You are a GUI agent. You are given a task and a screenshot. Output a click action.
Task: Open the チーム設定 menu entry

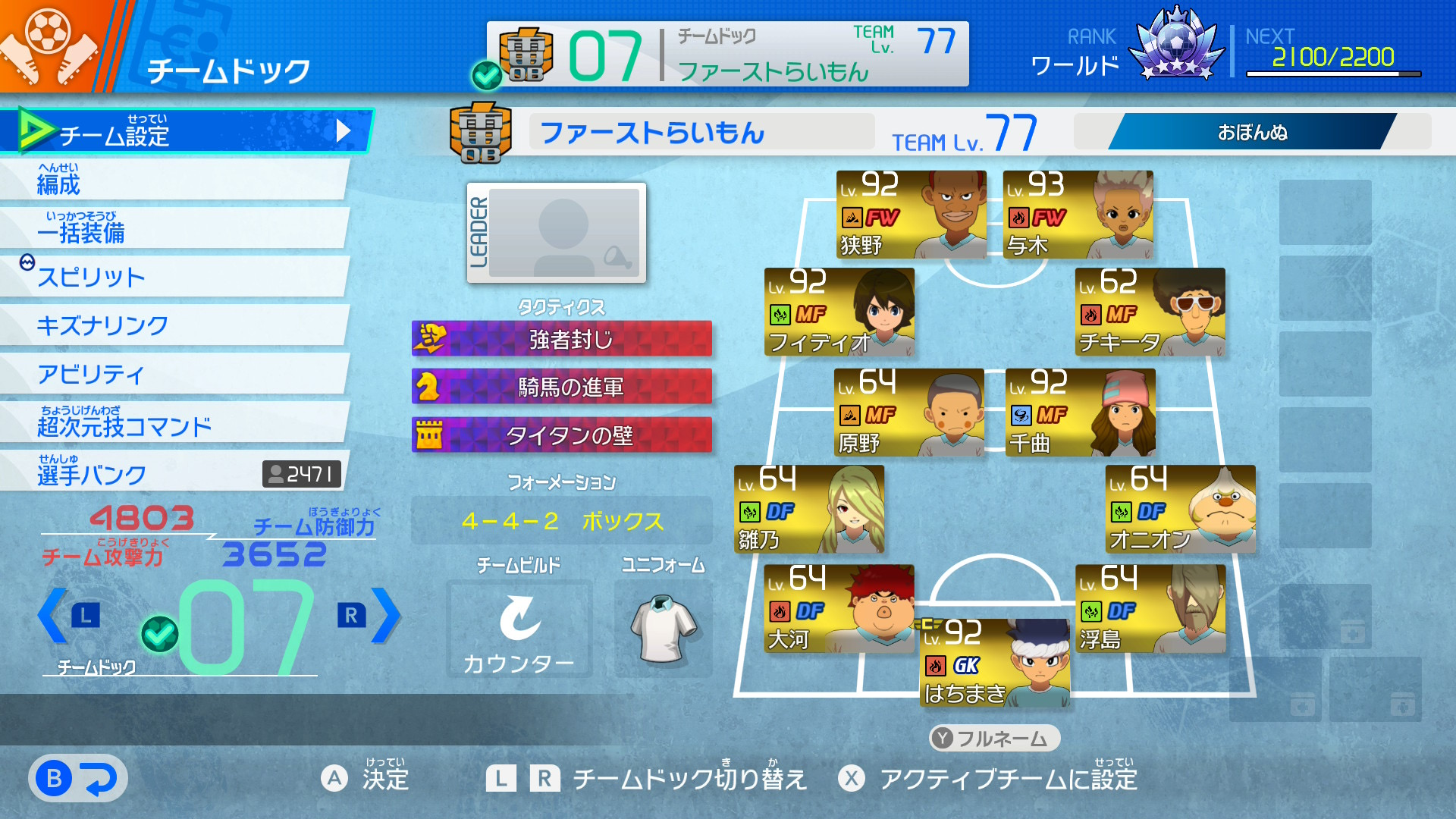tap(186, 131)
